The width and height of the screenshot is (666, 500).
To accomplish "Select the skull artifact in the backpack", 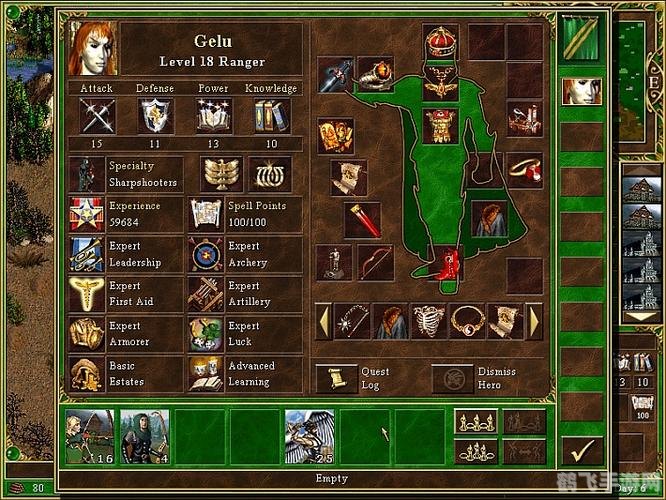I will [429, 321].
